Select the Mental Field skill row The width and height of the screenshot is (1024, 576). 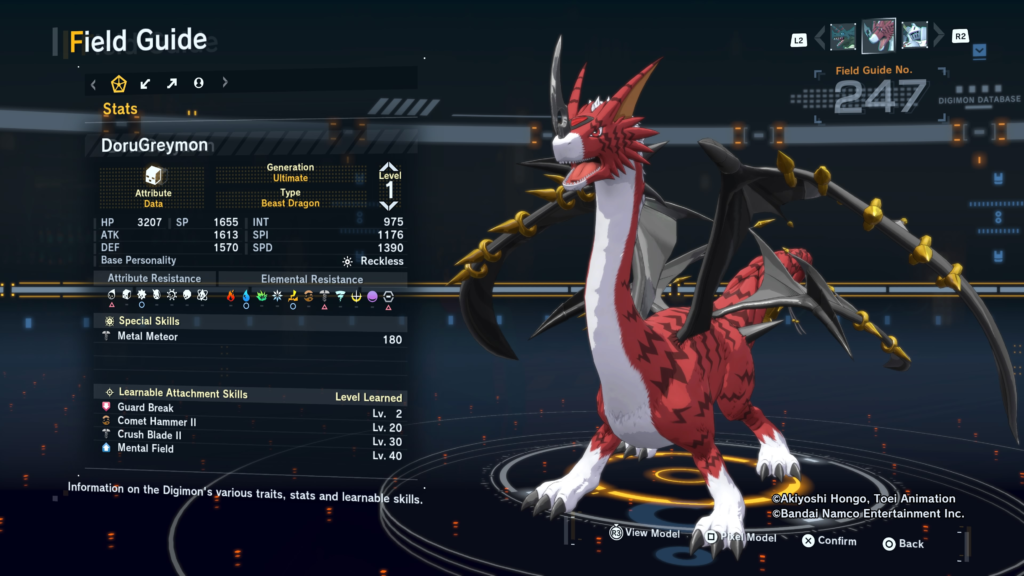pos(252,449)
